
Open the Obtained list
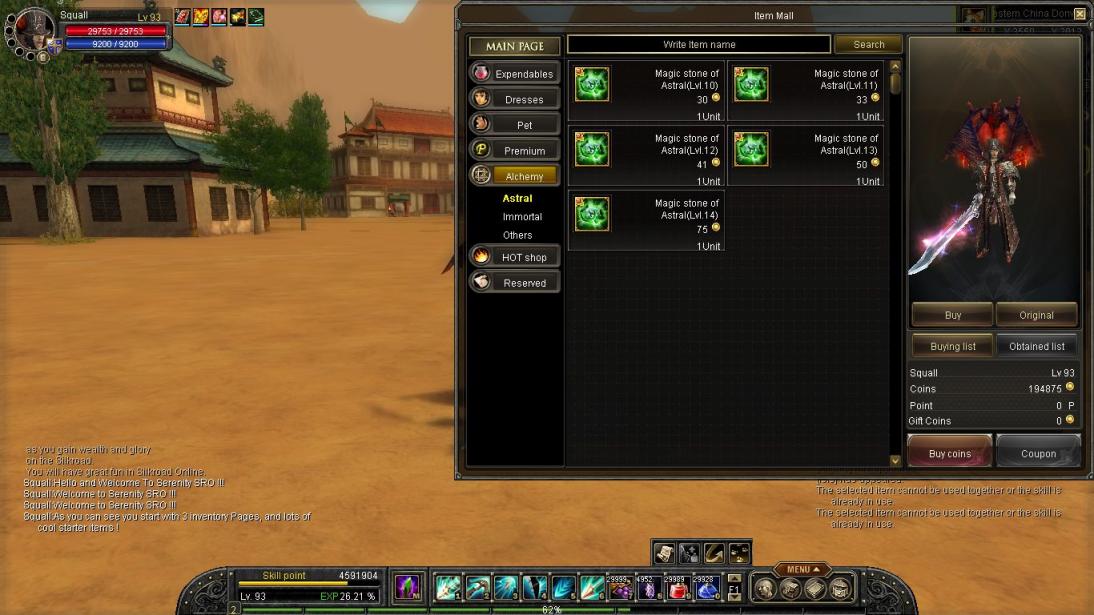(1036, 346)
